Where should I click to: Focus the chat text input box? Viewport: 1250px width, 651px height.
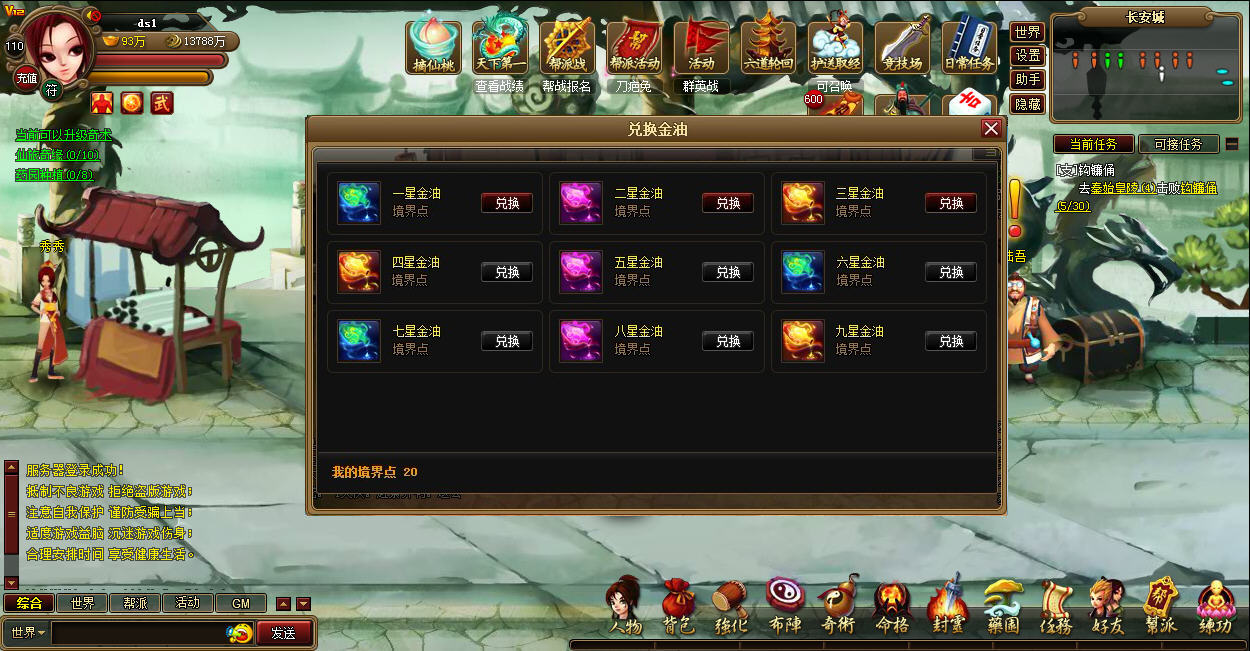[140, 633]
